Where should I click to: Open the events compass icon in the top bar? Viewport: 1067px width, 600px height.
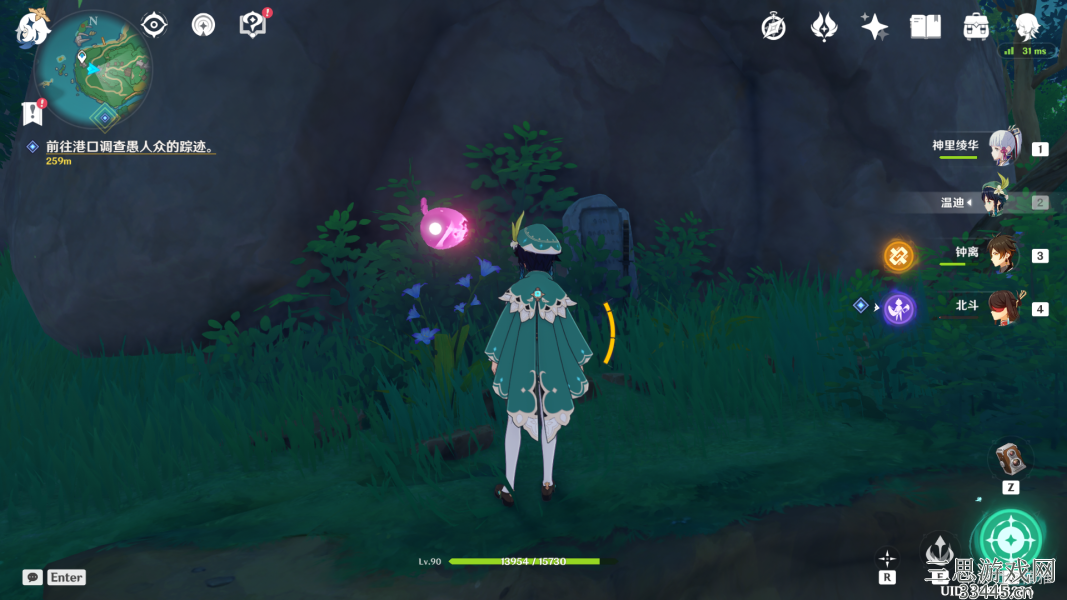click(x=773, y=27)
